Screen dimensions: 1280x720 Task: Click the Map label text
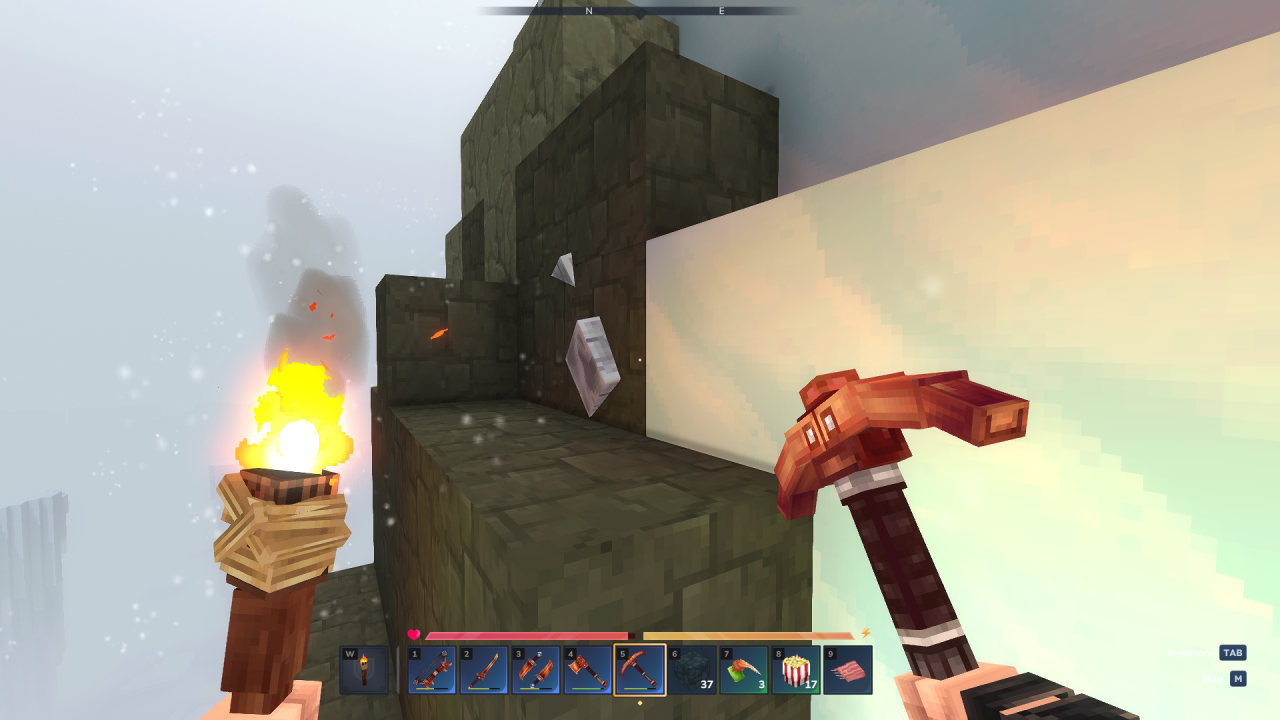point(1213,679)
